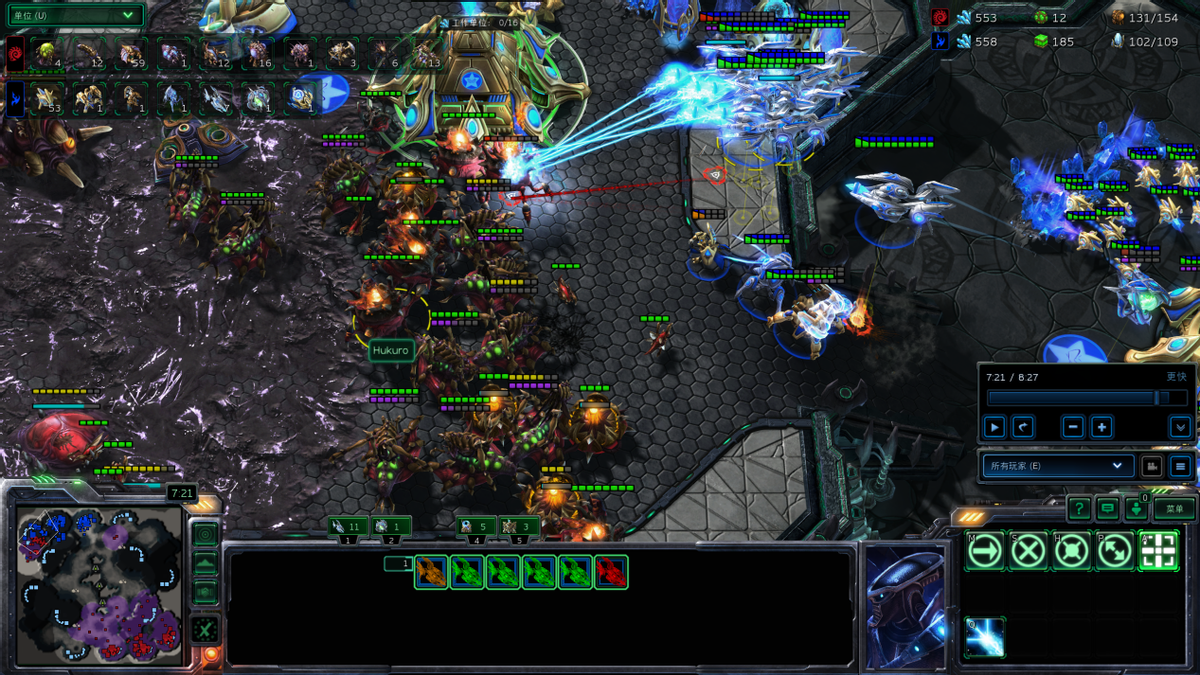Open the replay options list button
Viewport: 1200px width, 675px height.
pyautogui.click(x=1180, y=466)
